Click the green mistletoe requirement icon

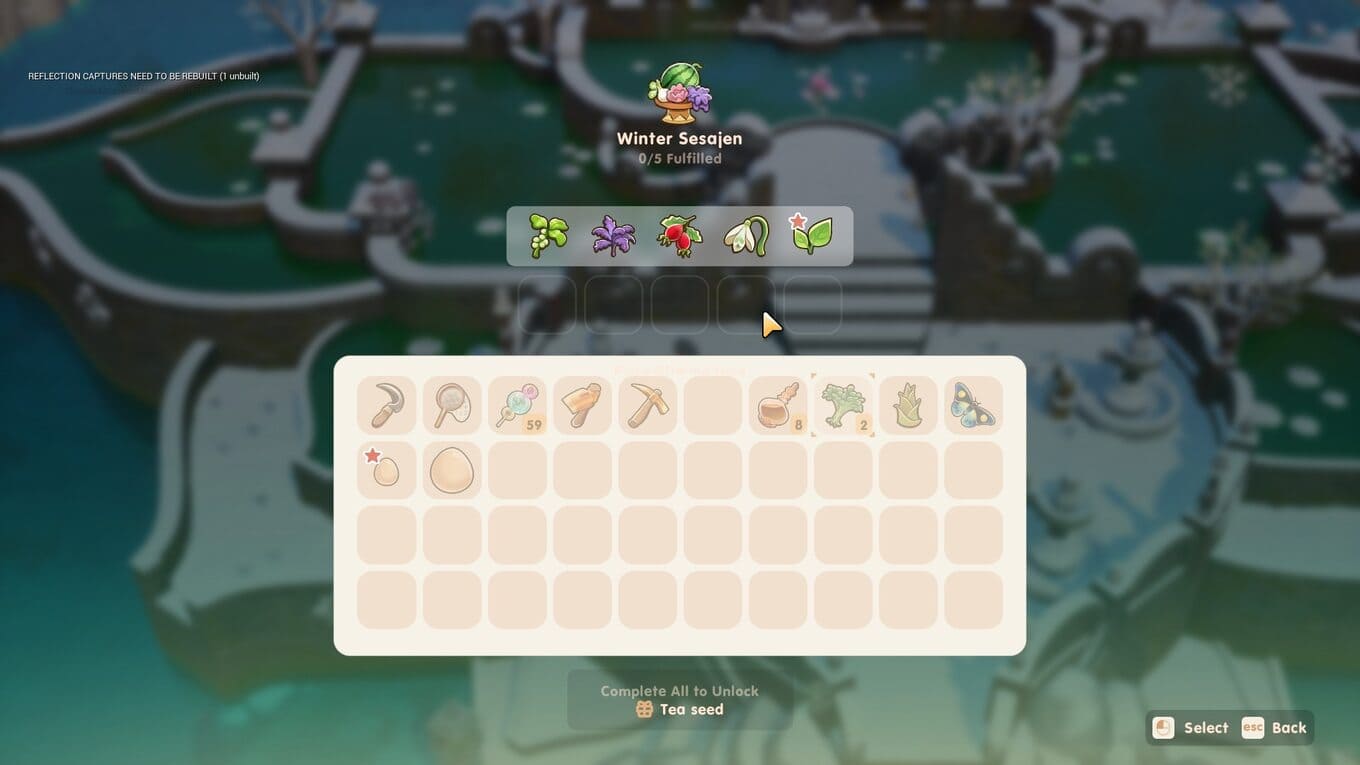[548, 236]
